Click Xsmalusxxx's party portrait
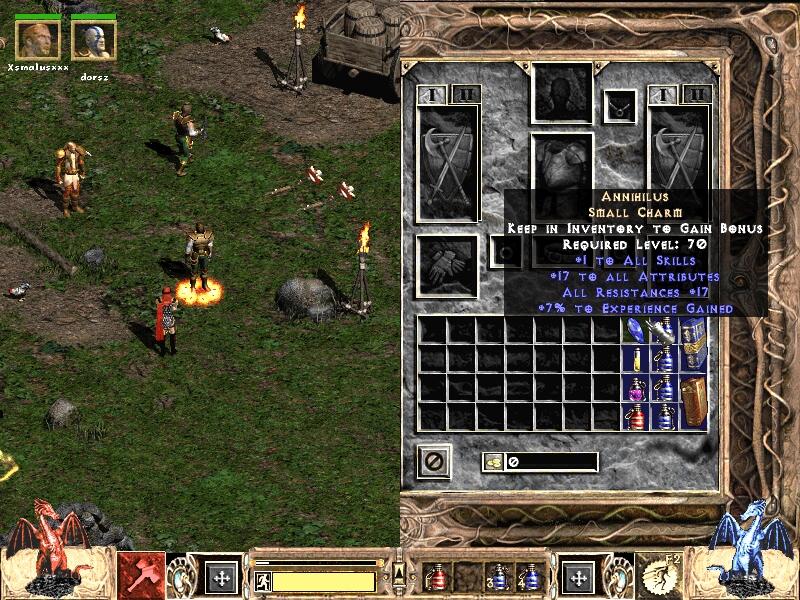800x600 pixels. pos(37,40)
